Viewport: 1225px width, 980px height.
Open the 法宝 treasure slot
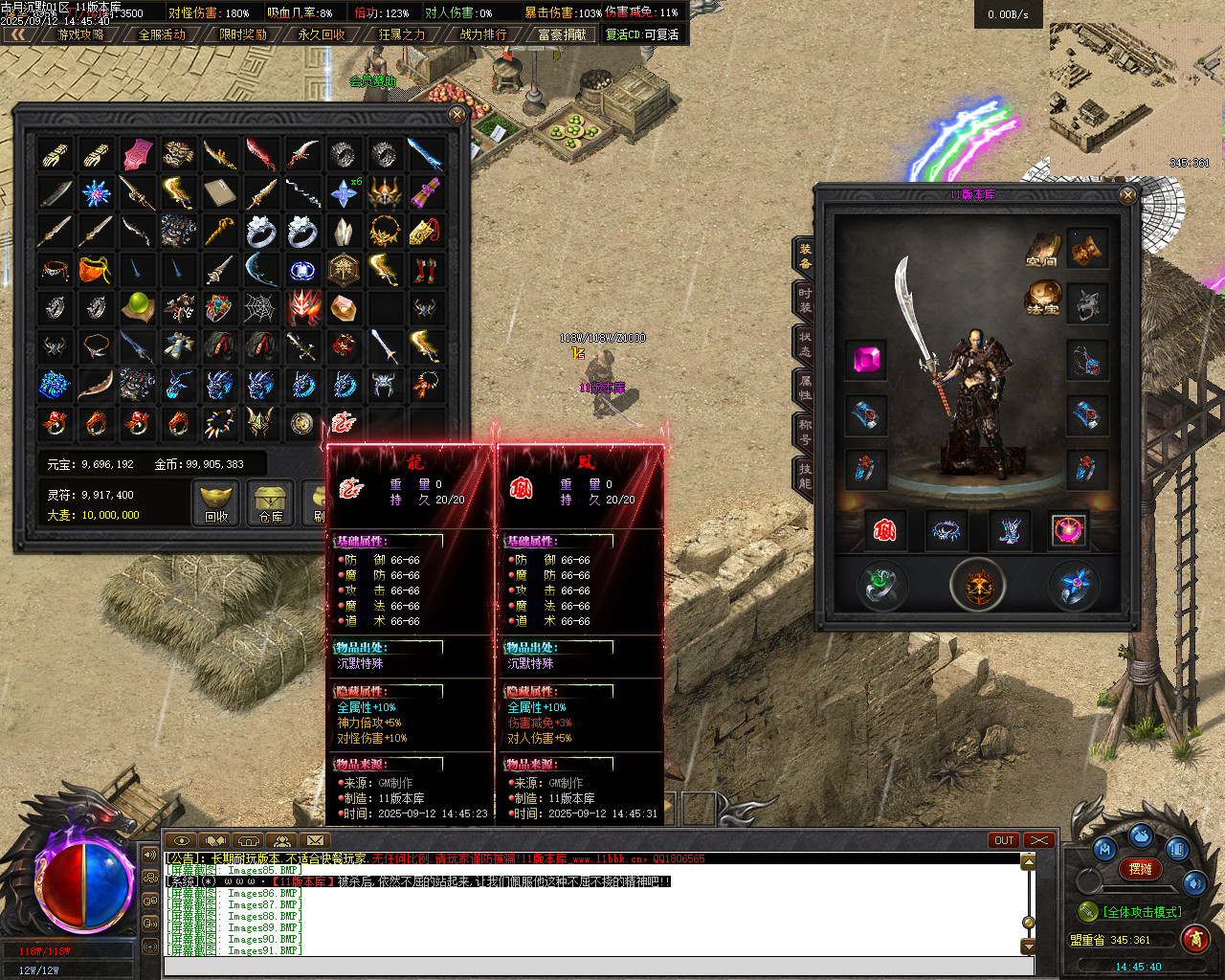(1043, 299)
